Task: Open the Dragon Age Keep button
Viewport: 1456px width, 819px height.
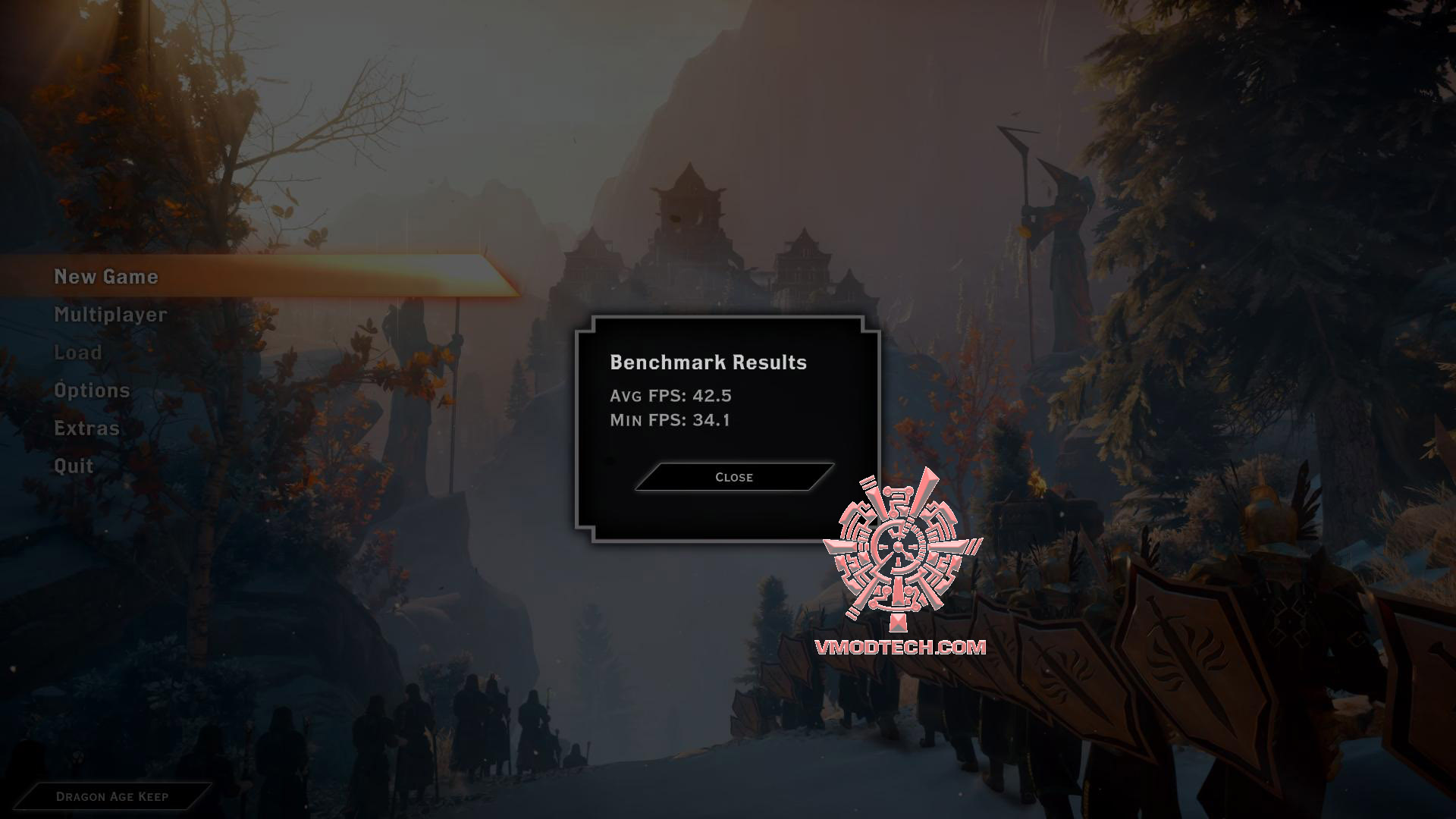Action: pos(112,796)
